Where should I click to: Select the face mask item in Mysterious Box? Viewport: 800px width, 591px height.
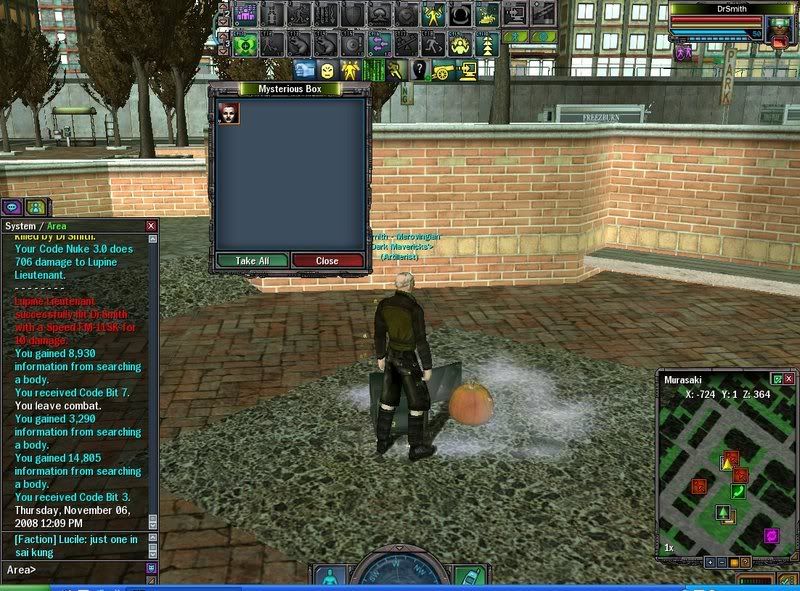coord(229,112)
